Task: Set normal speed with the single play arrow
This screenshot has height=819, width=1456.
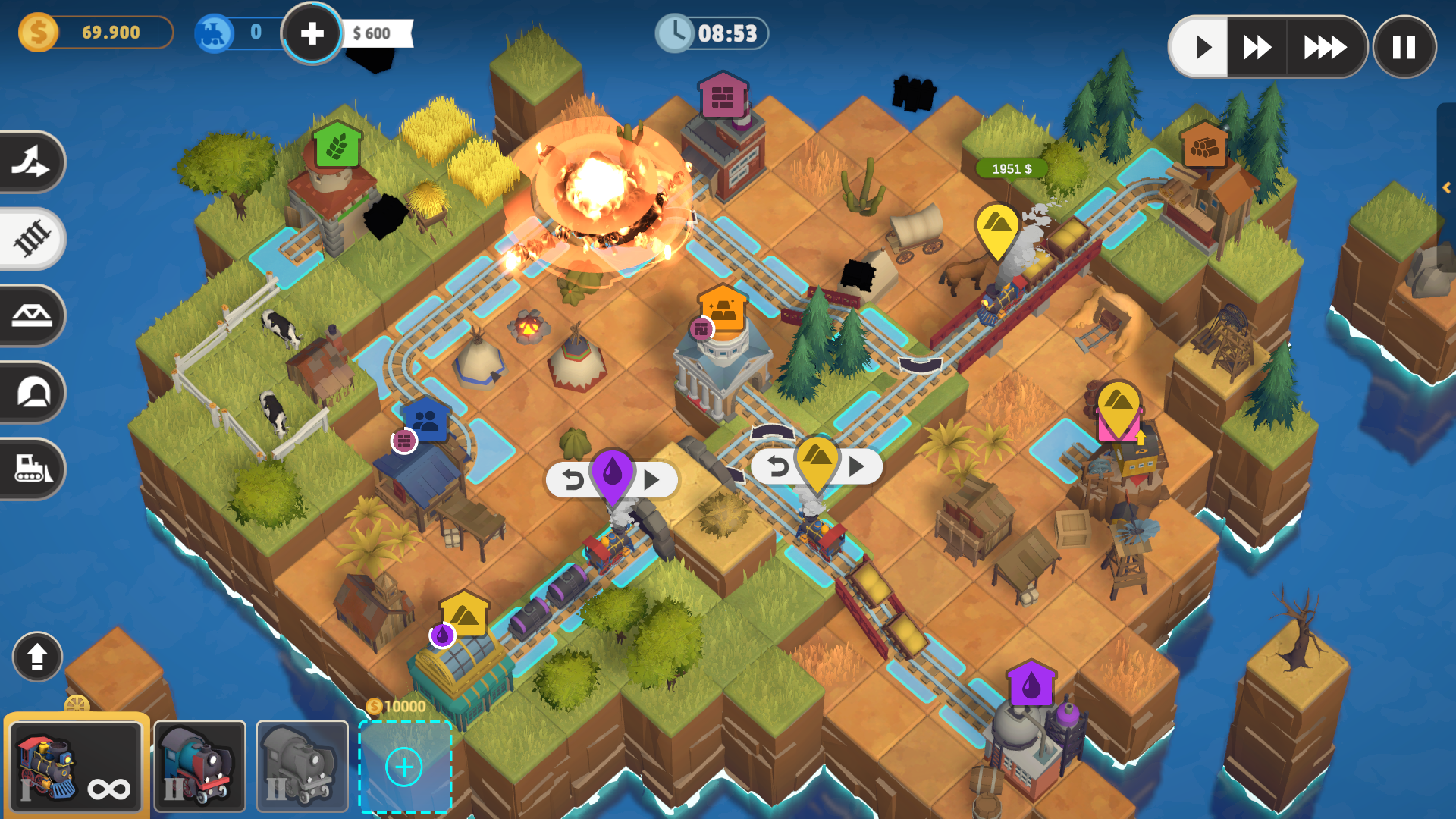Action: 1202,47
